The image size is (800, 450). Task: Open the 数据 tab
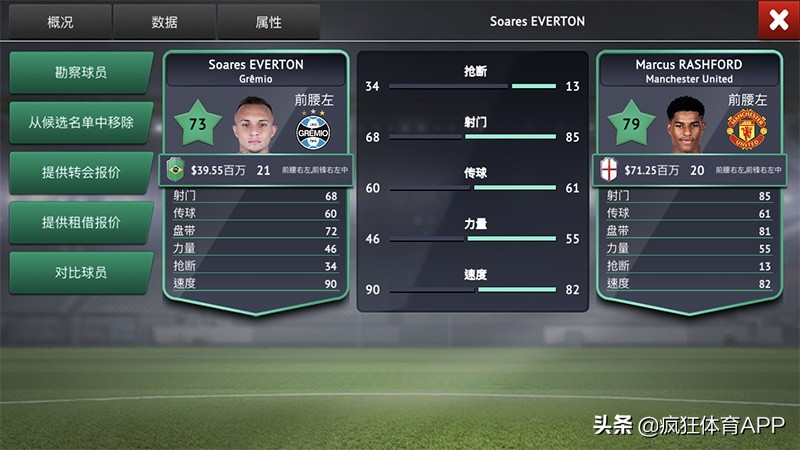tap(164, 22)
